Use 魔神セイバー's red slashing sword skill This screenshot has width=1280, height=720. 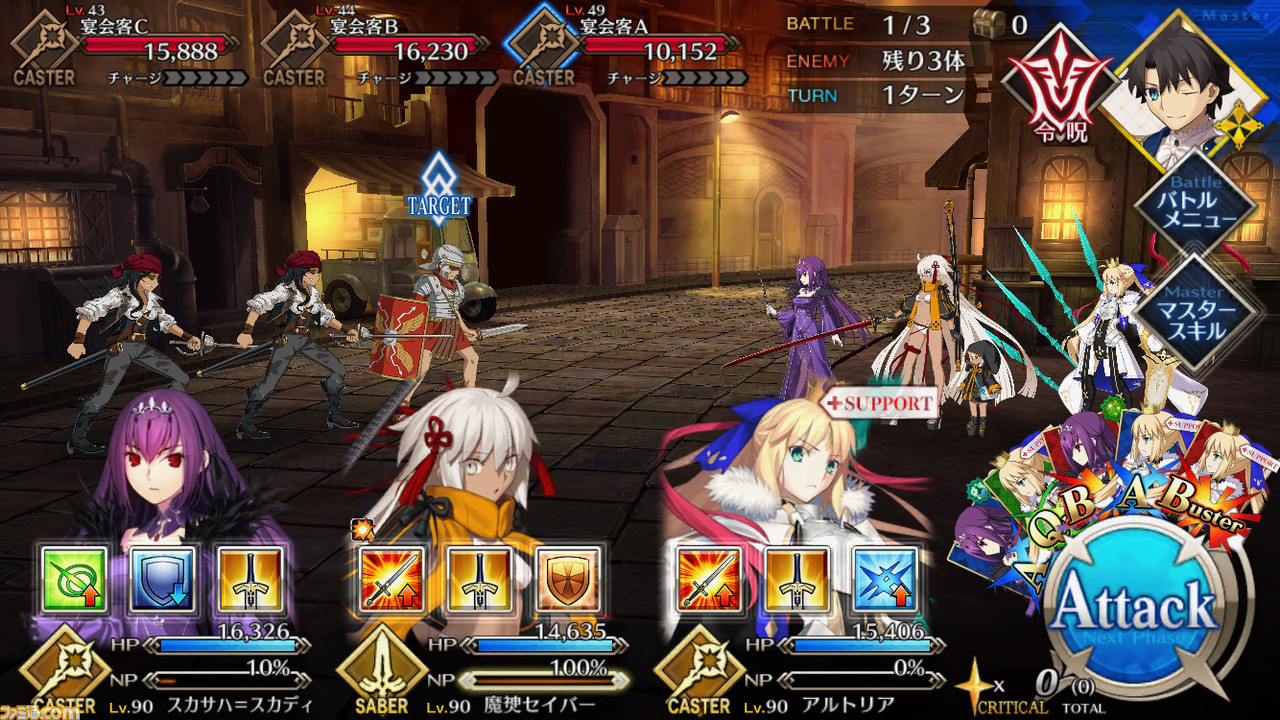pyautogui.click(x=391, y=579)
